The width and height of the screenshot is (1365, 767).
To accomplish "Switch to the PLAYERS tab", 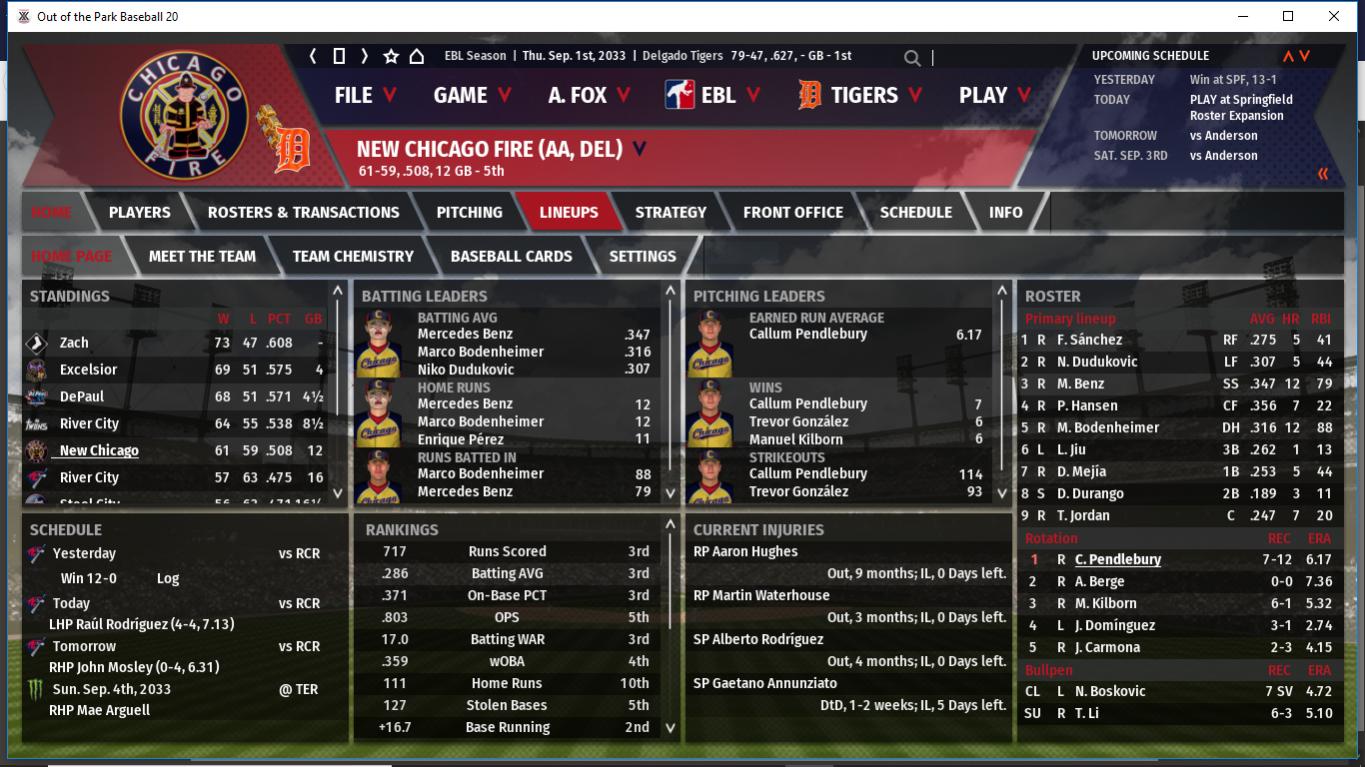I will pos(139,212).
